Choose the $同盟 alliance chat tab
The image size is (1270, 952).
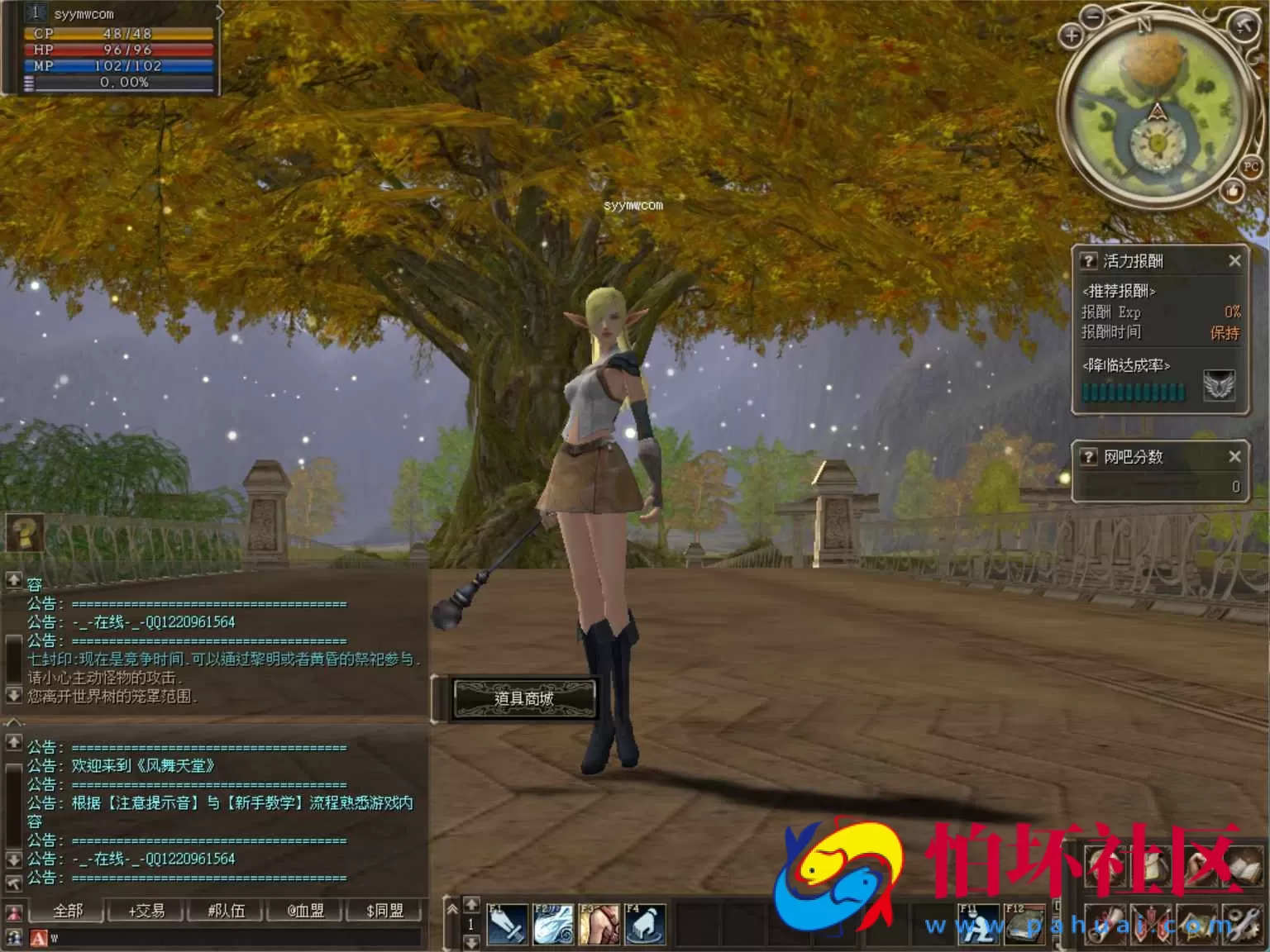pos(384,911)
